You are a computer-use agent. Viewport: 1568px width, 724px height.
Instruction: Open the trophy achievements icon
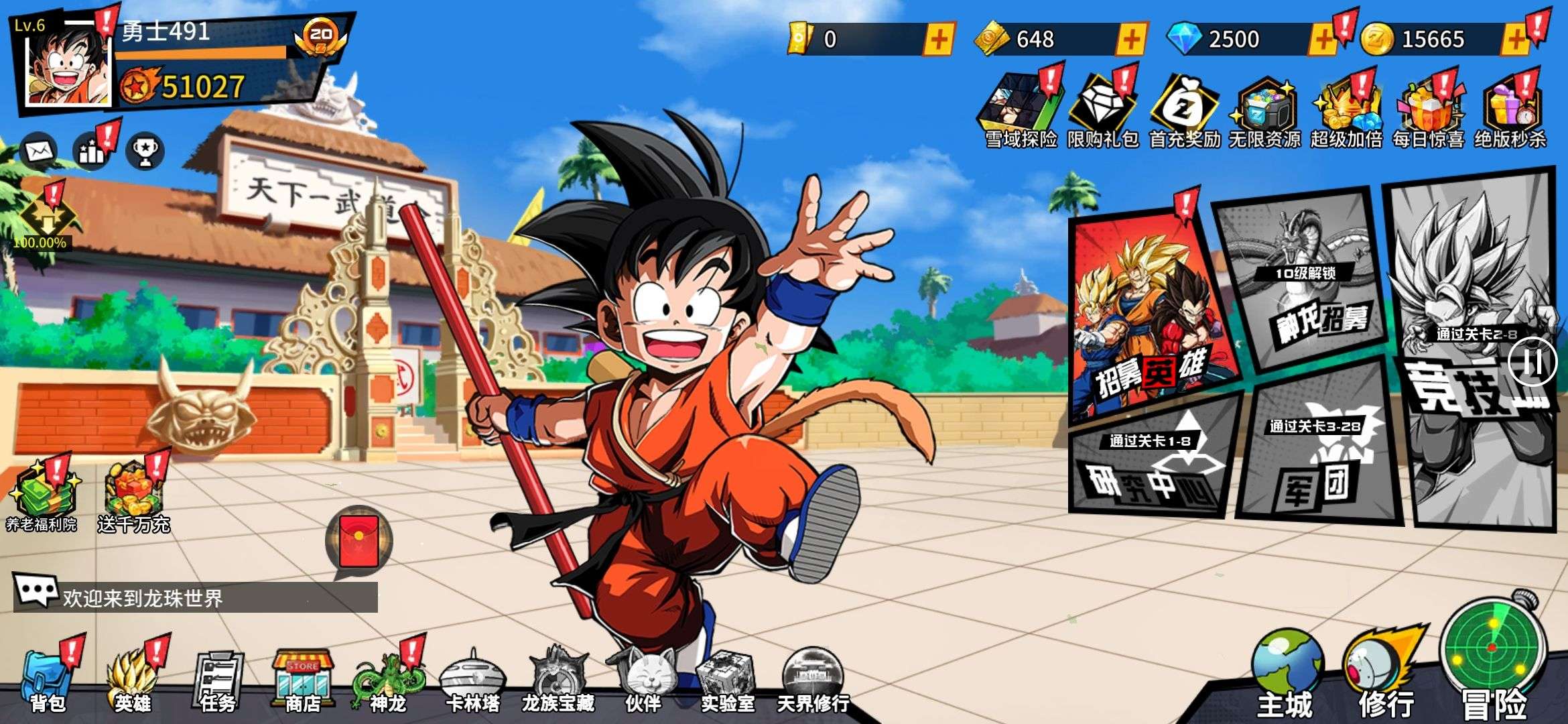coord(145,151)
